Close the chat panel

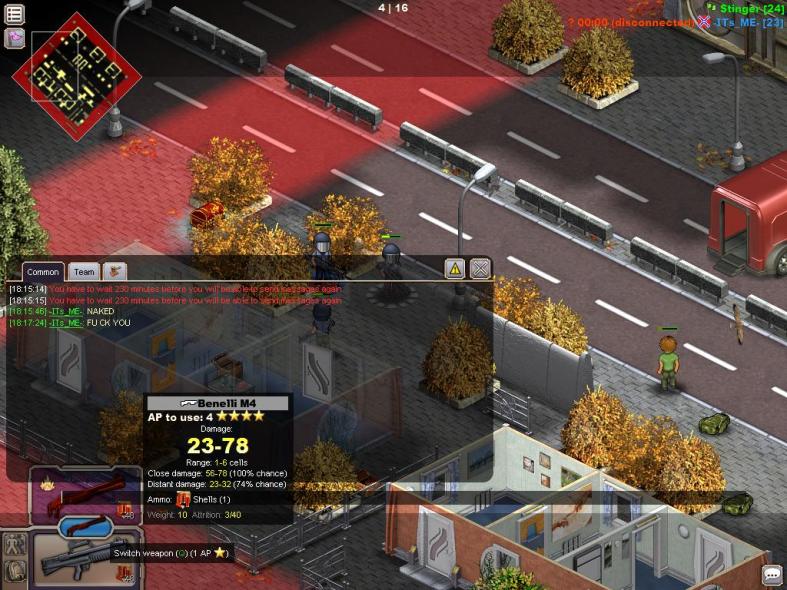pos(480,268)
